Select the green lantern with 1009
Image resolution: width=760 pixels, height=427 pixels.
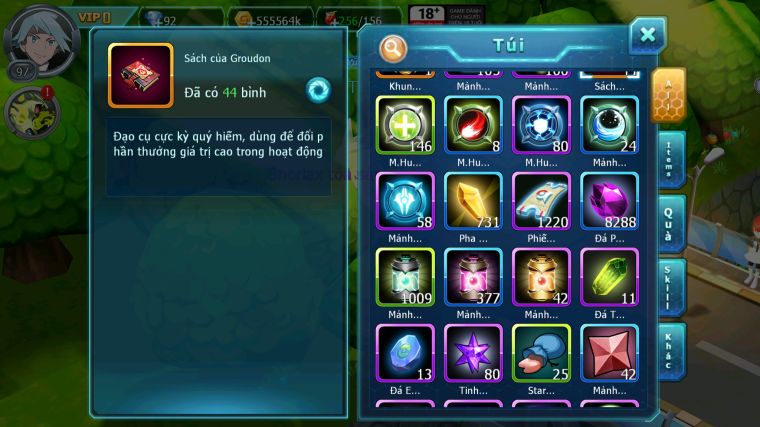(x=404, y=278)
